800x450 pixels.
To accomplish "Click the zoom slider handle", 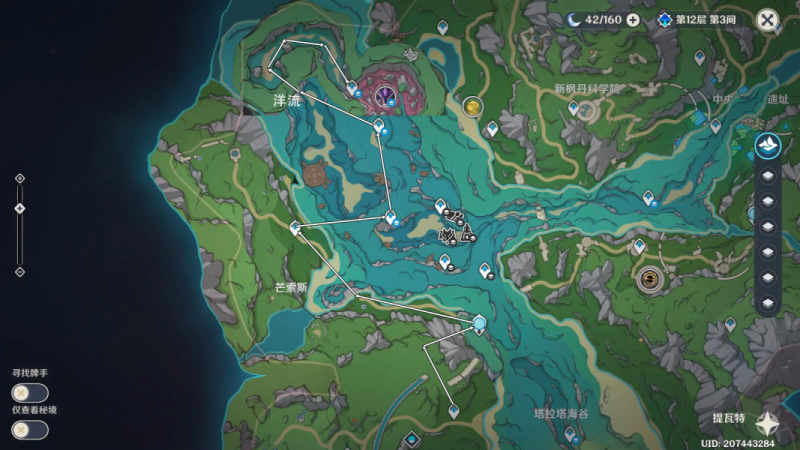I will coord(20,208).
